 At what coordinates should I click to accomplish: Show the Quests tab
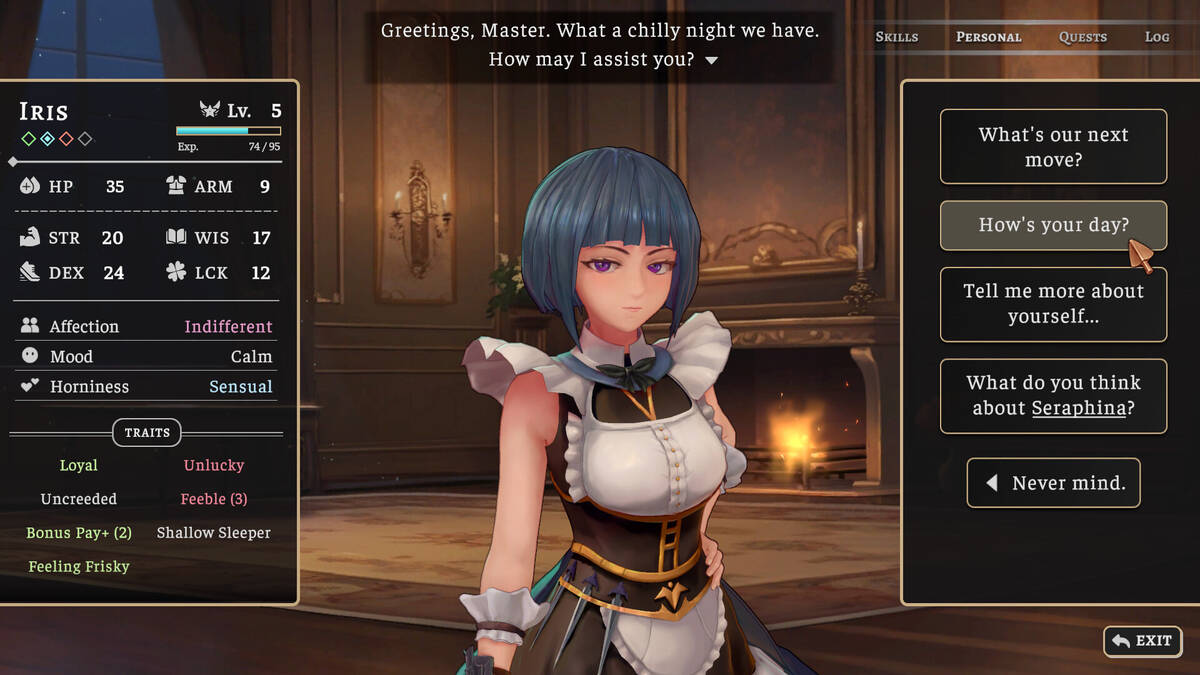tap(1082, 37)
